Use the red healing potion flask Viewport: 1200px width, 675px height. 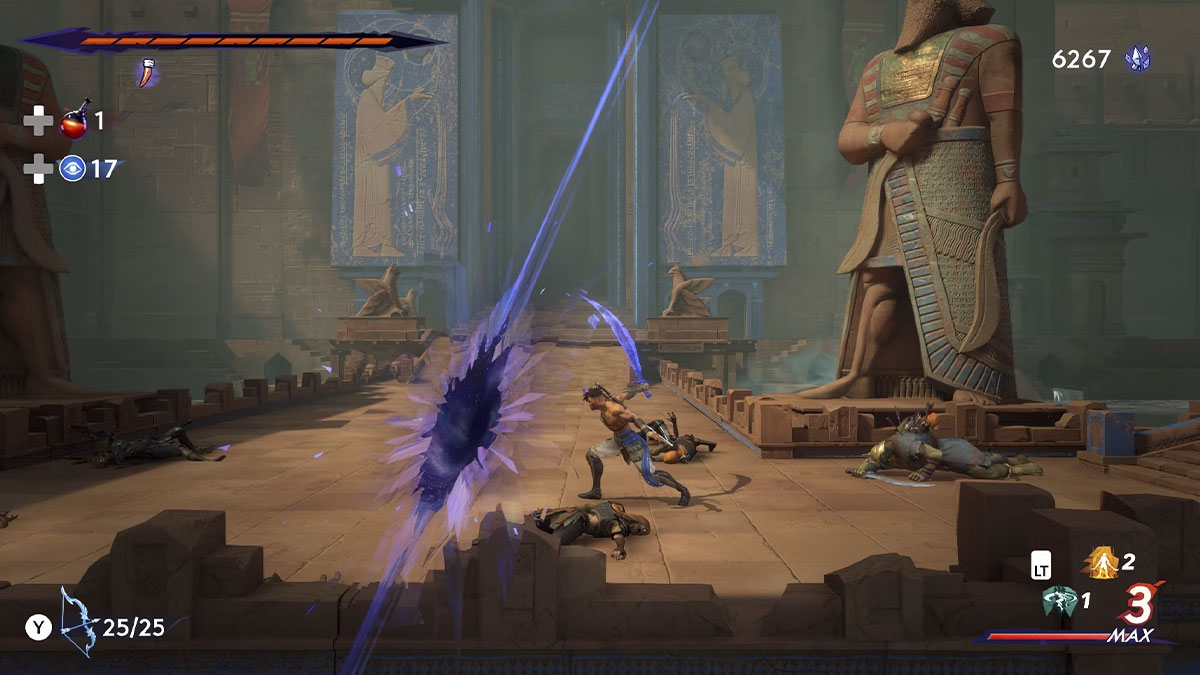click(x=74, y=122)
